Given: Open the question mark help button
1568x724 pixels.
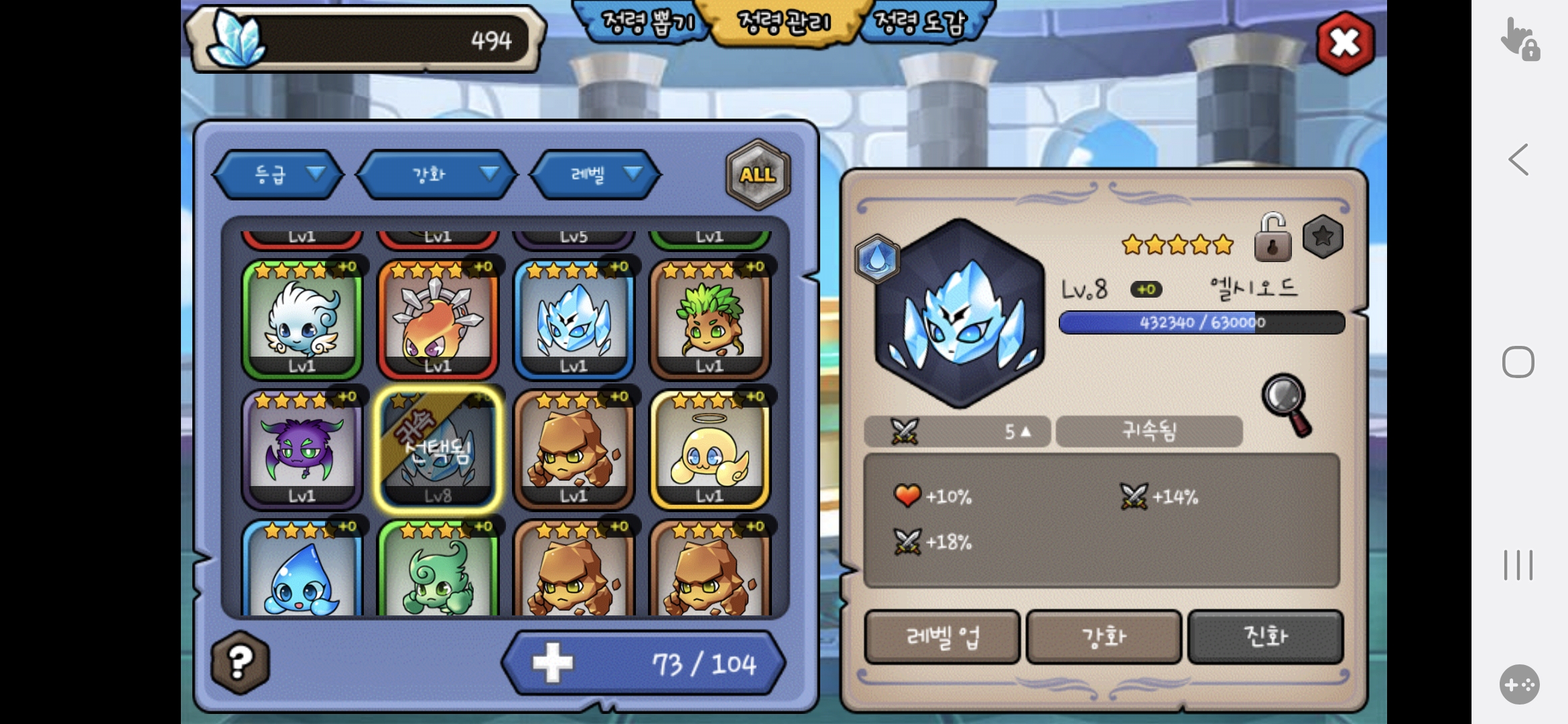Looking at the screenshot, I should pyautogui.click(x=240, y=662).
